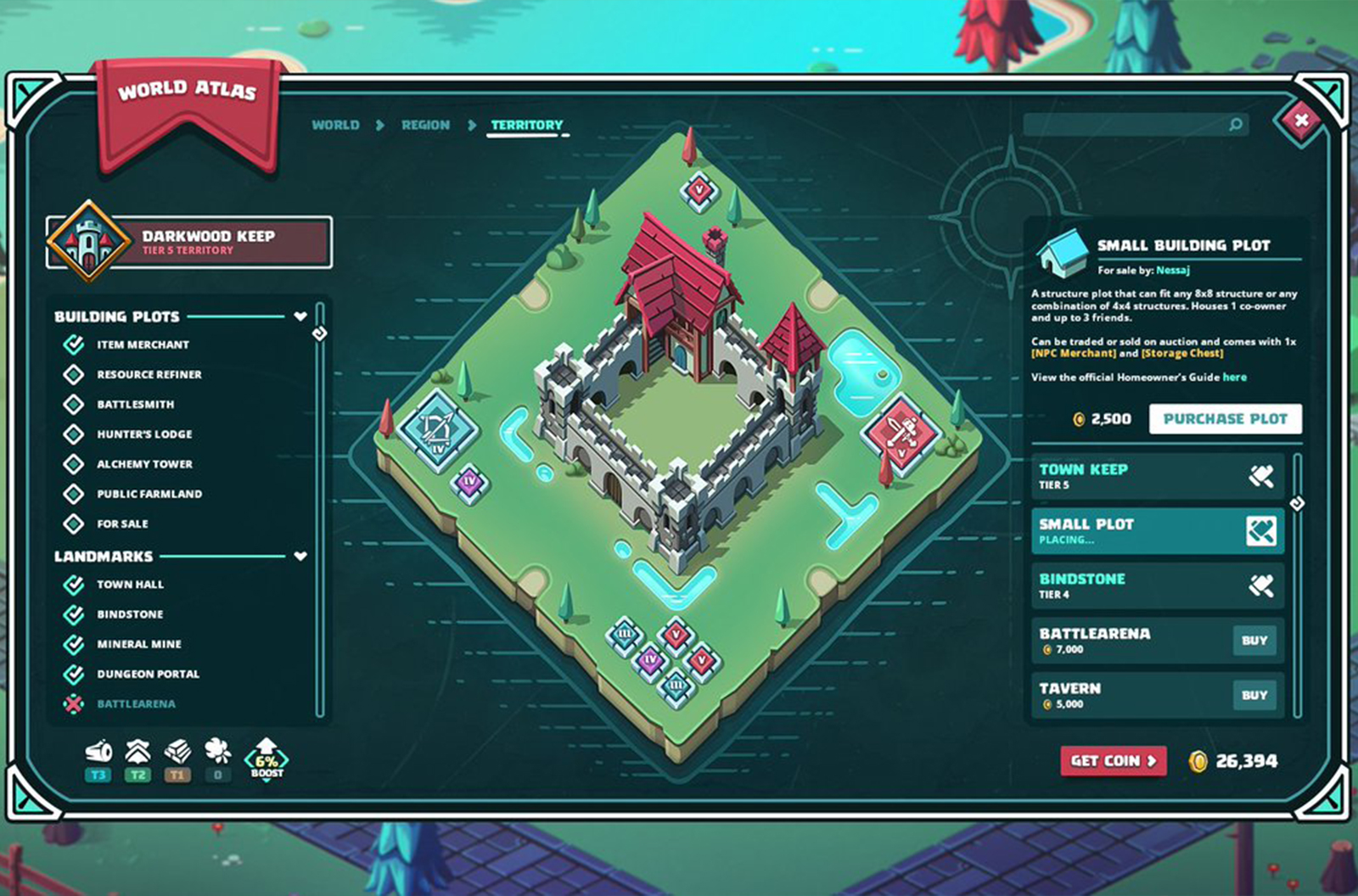The image size is (1358, 896).
Task: Buy the Battlearena for 7,000
Action: 1254,641
